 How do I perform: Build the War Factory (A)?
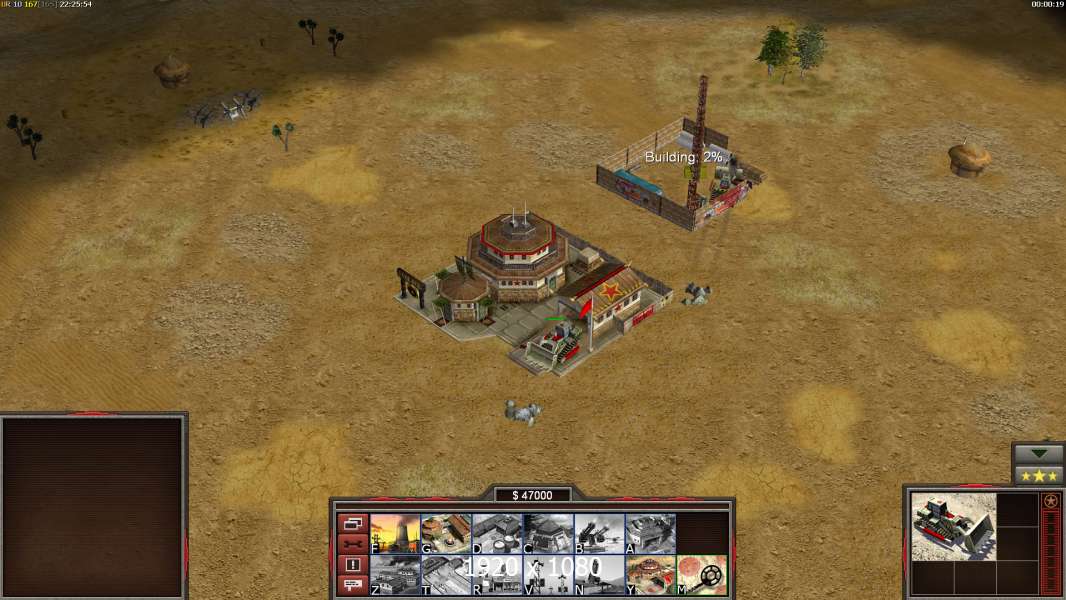pos(650,534)
